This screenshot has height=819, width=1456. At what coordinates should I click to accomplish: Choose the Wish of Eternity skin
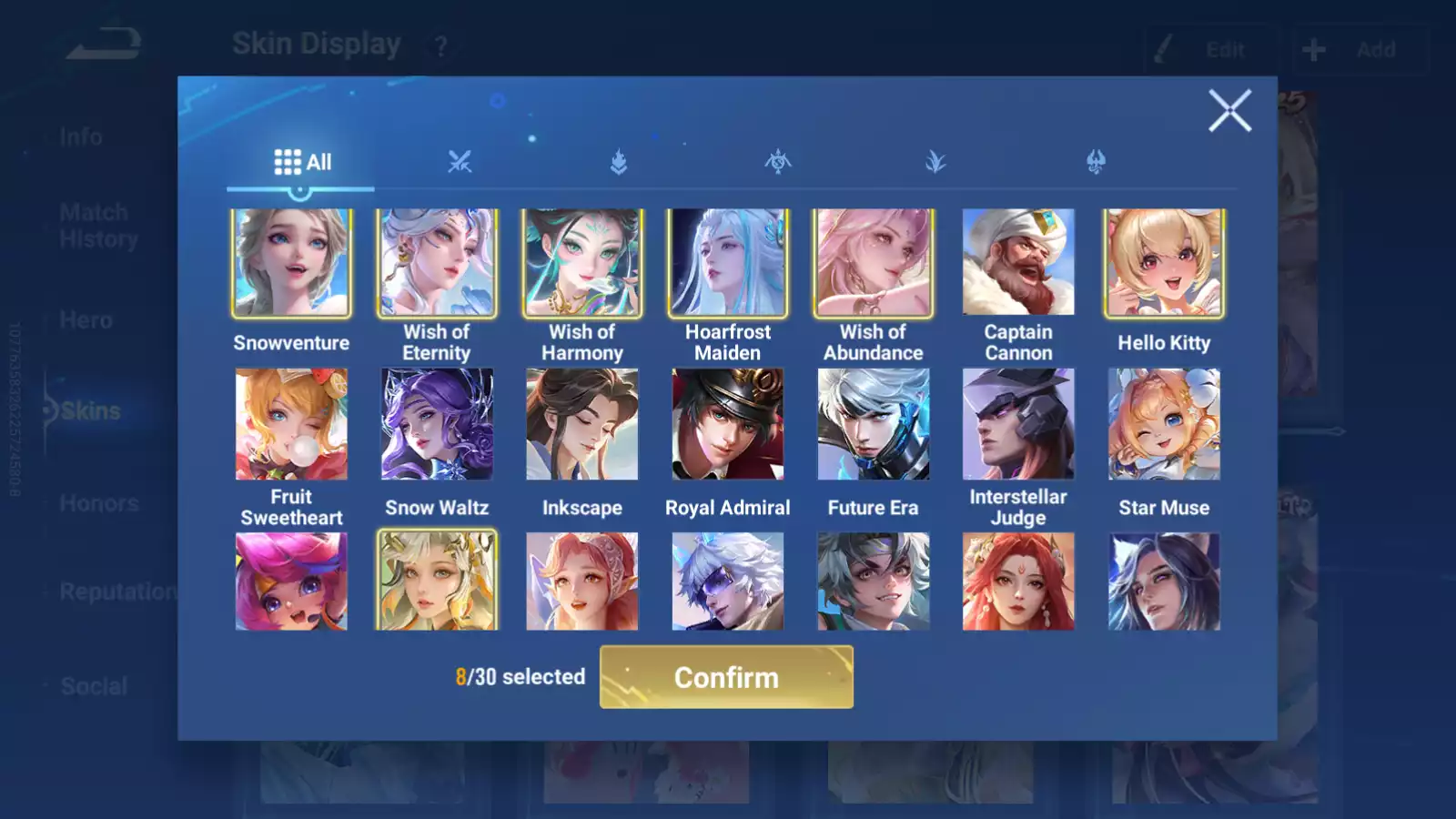437,263
